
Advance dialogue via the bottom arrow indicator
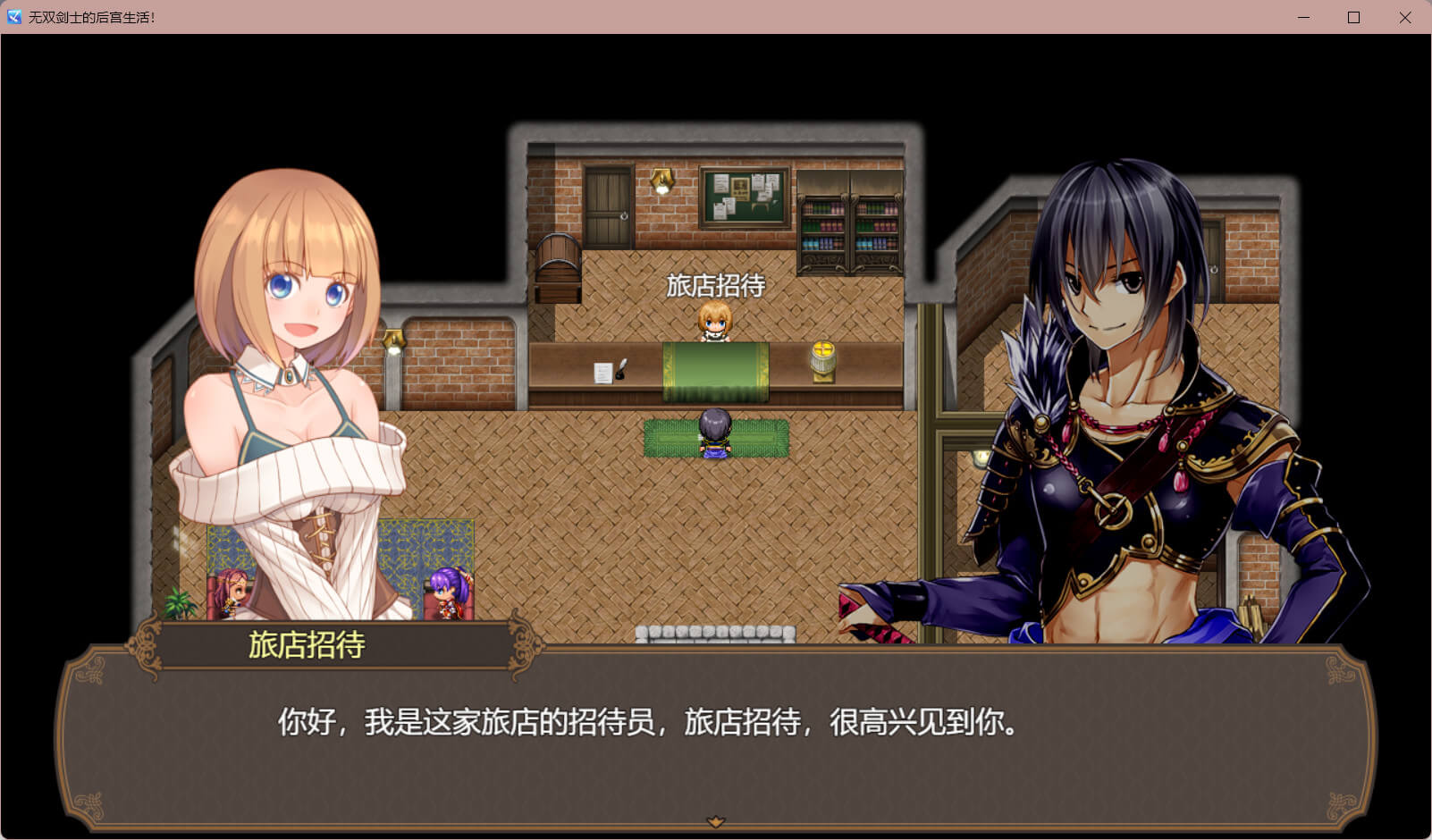point(715,821)
